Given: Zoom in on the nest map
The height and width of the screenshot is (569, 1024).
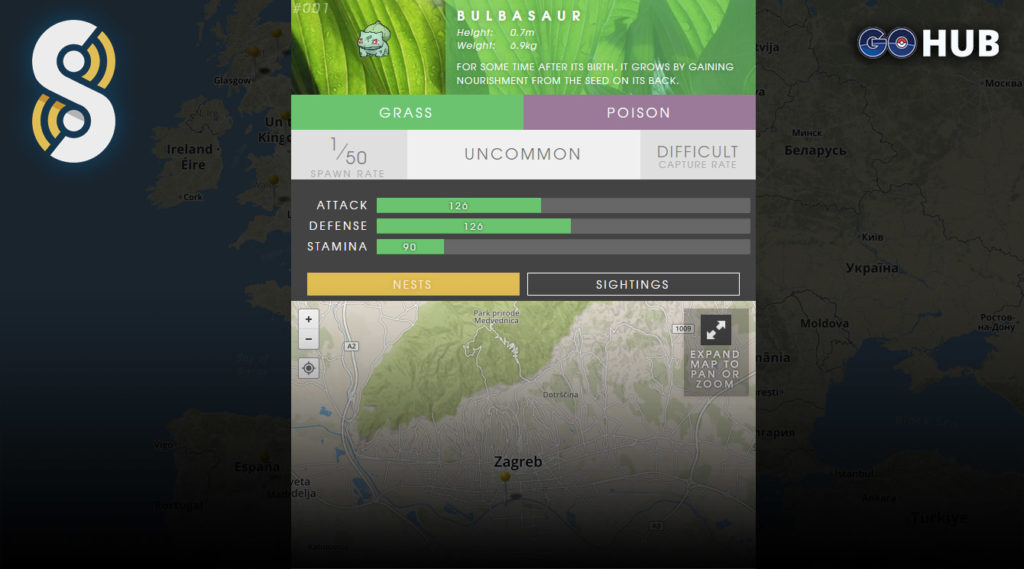Looking at the screenshot, I should tap(308, 320).
